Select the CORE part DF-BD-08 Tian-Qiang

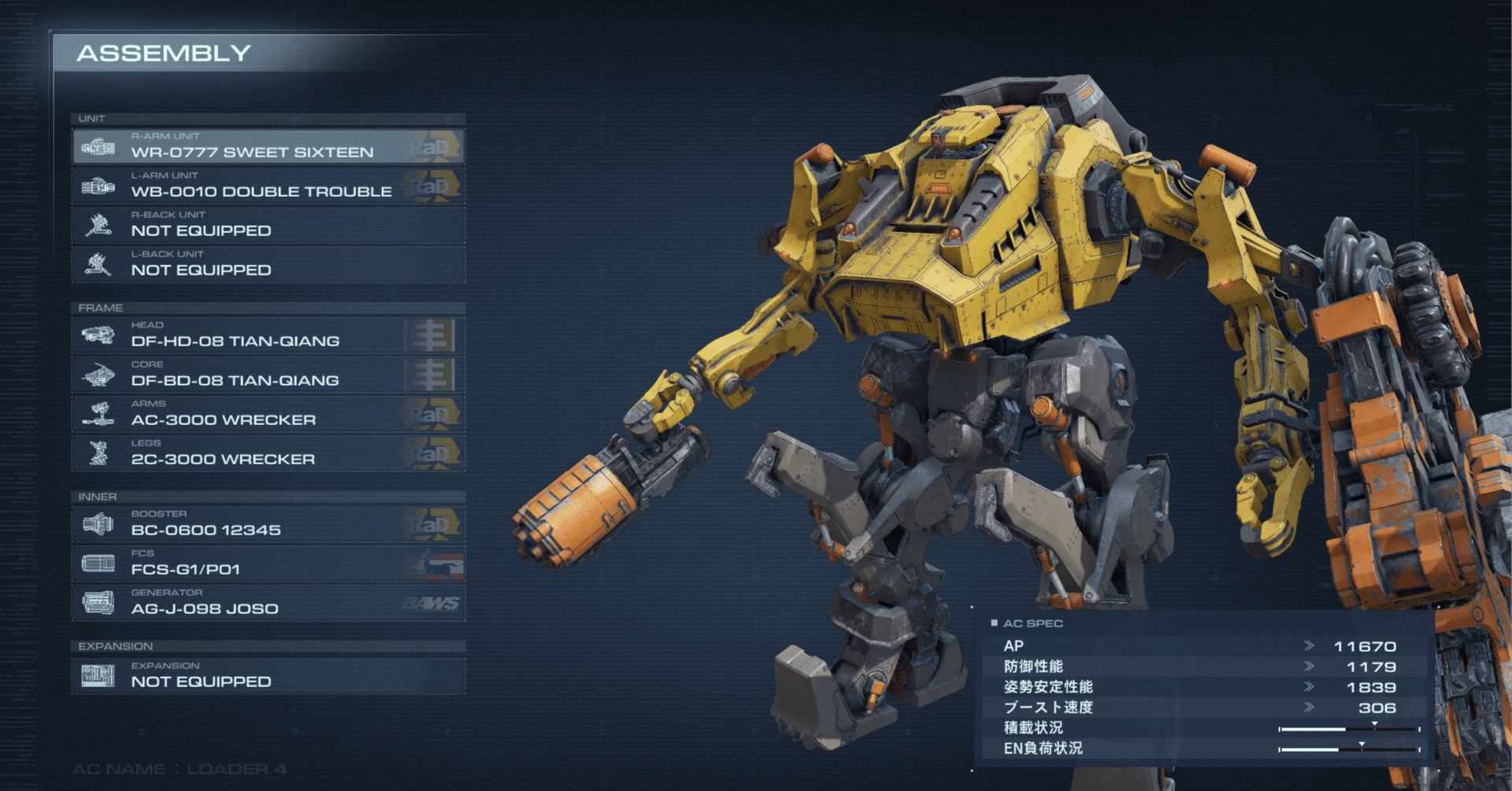268,375
